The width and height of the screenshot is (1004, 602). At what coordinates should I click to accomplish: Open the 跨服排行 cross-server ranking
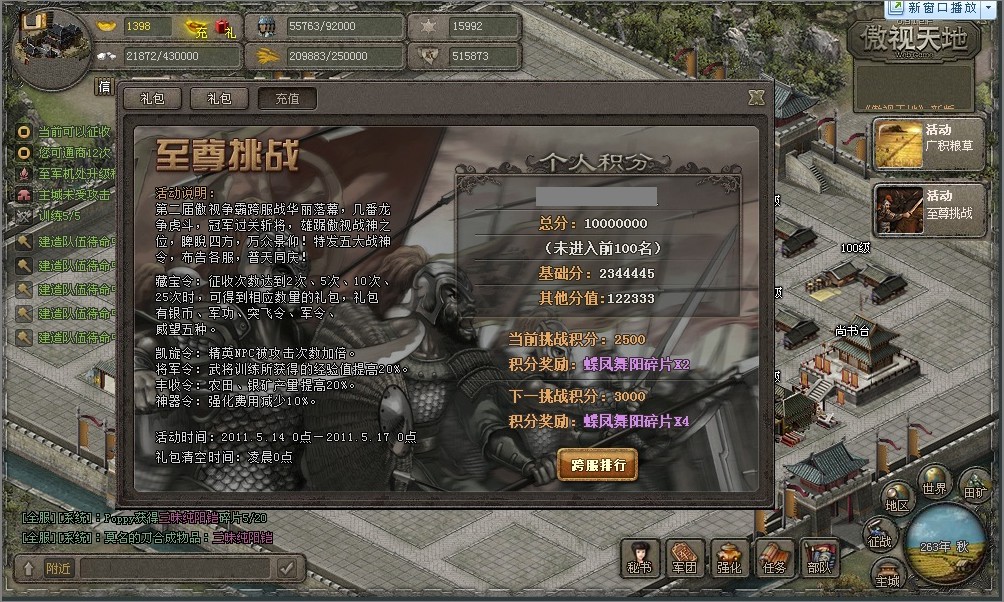(x=597, y=465)
